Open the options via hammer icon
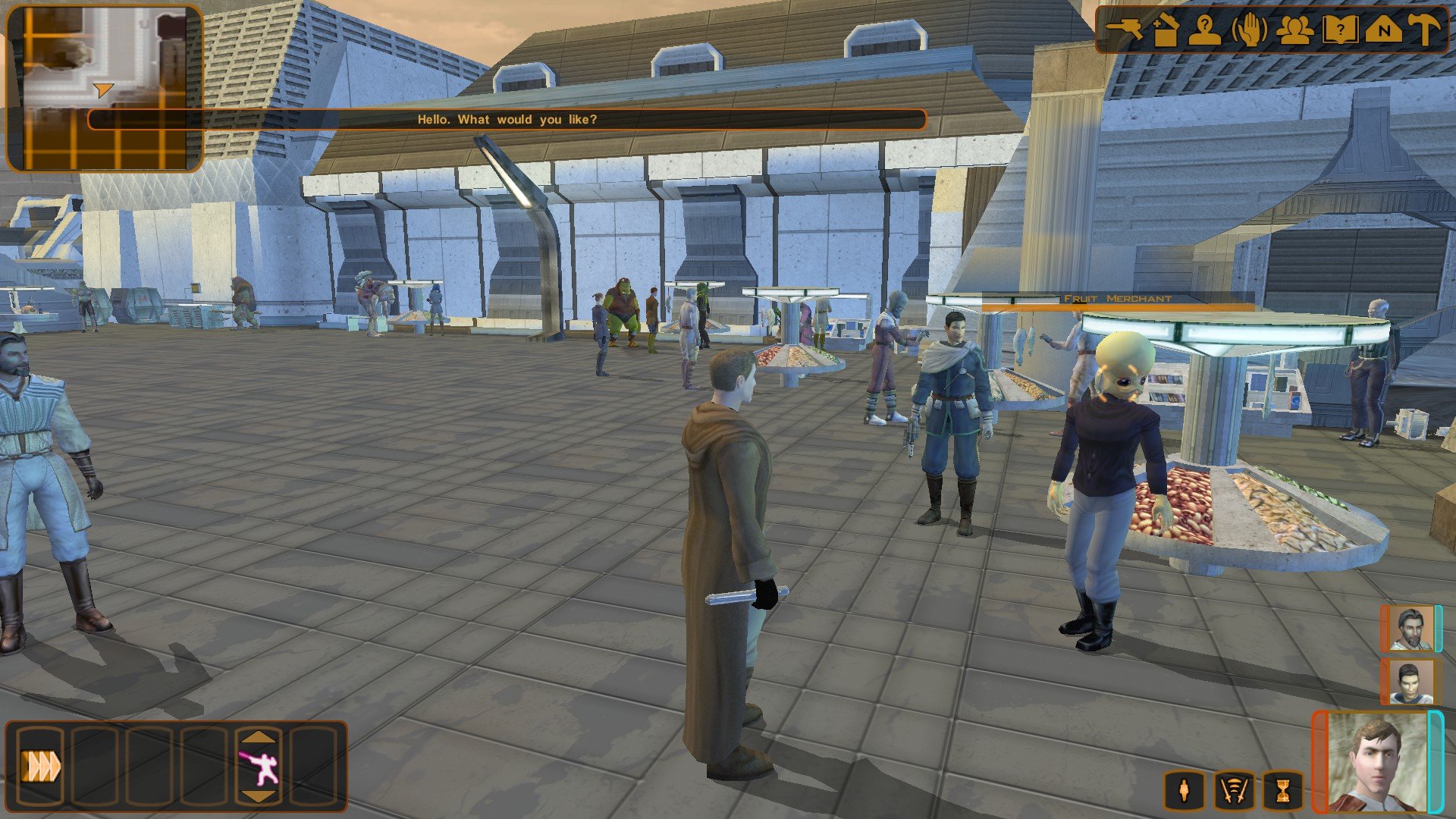The image size is (1456, 819). coord(1425,30)
